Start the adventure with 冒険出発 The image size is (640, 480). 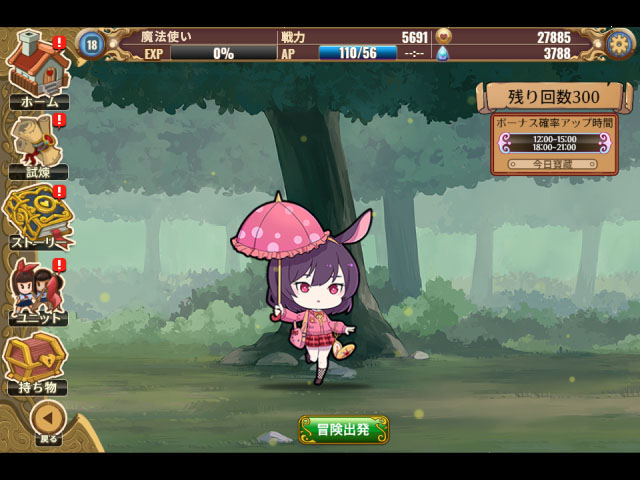click(x=343, y=430)
